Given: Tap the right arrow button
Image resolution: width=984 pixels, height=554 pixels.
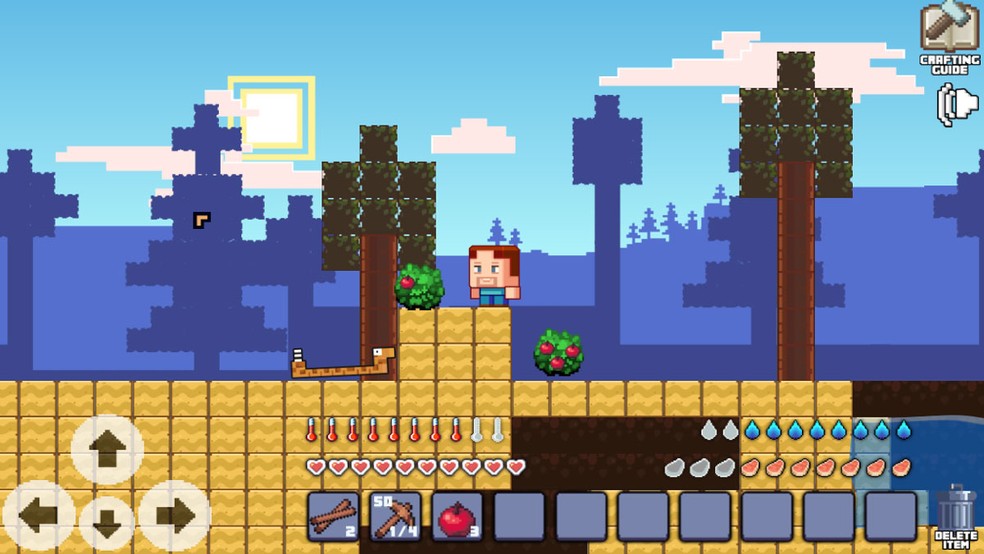Looking at the screenshot, I should pyautogui.click(x=175, y=516).
